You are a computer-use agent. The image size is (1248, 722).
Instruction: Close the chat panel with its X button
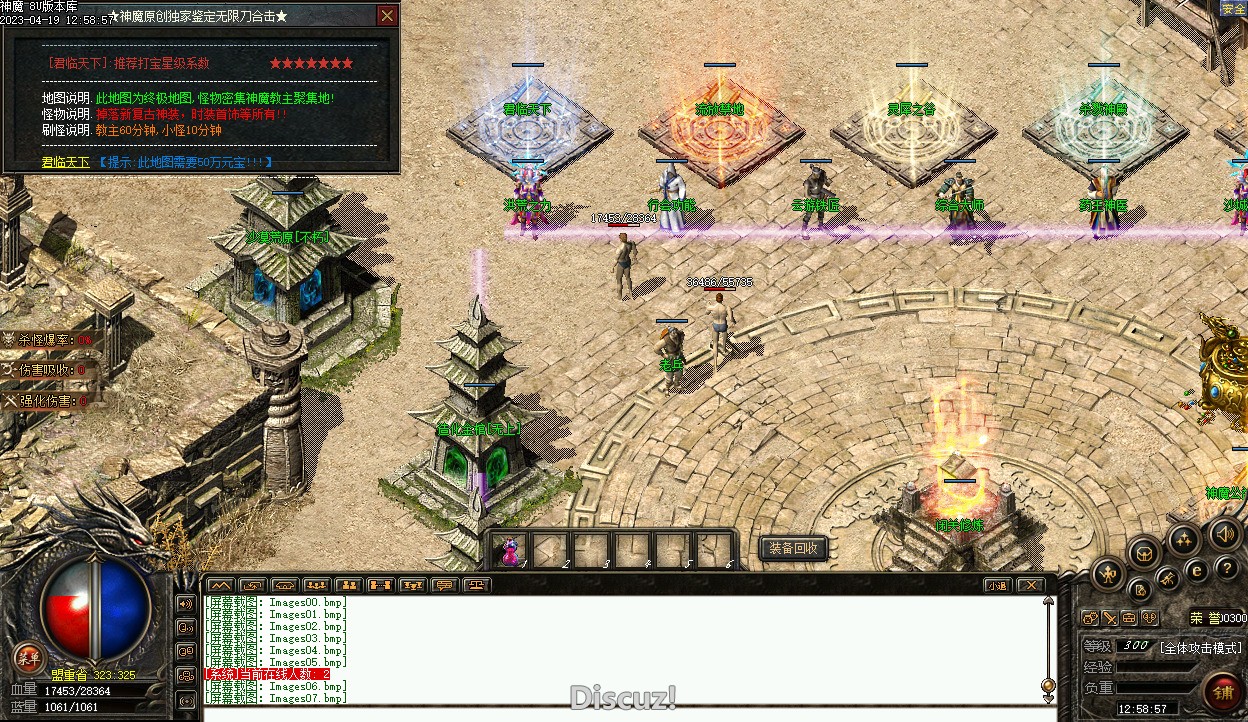coord(1030,585)
